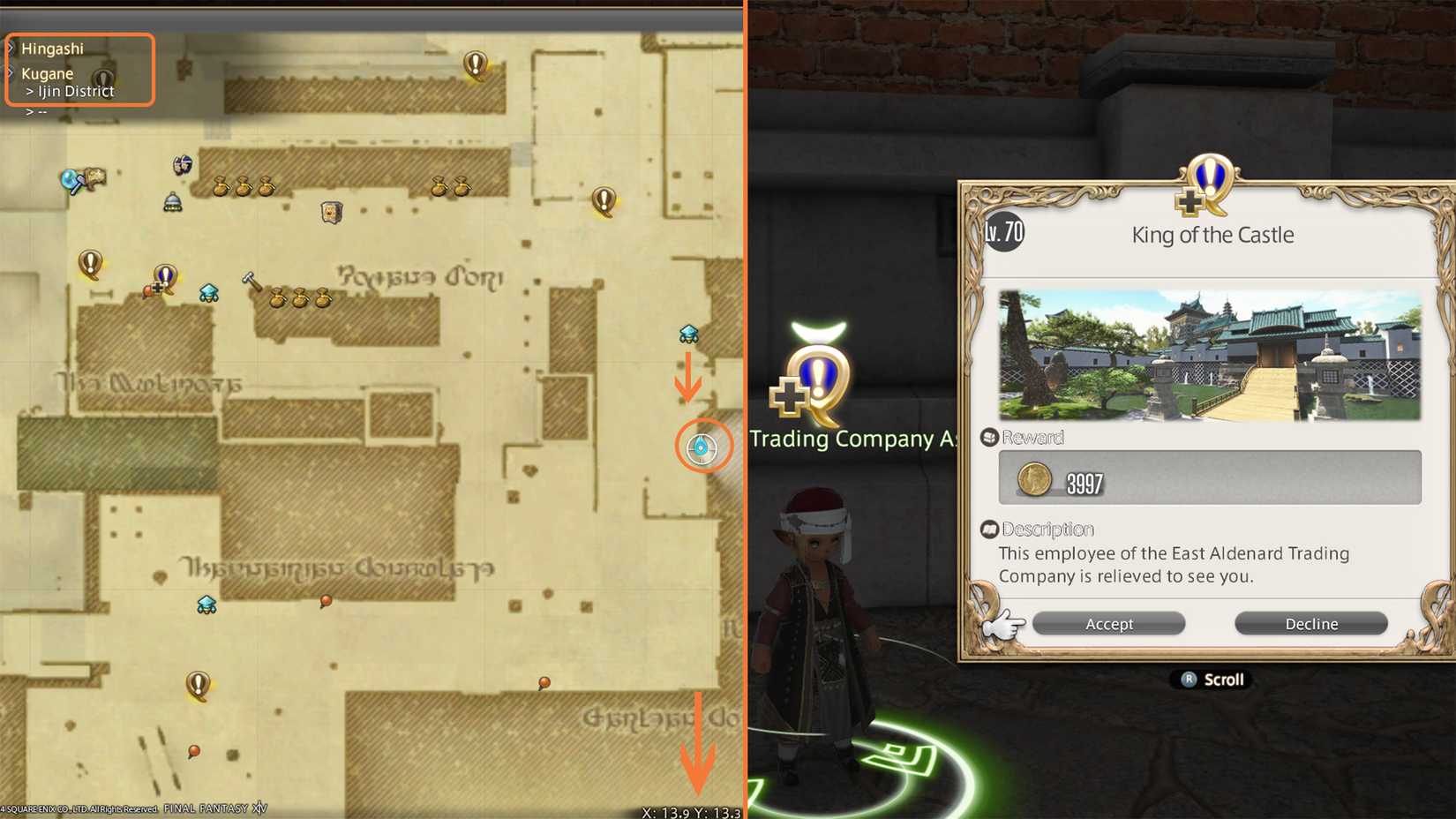Image resolution: width=1456 pixels, height=819 pixels.
Task: Click the aether current diamond marker mid-map
Action: (x=691, y=334)
